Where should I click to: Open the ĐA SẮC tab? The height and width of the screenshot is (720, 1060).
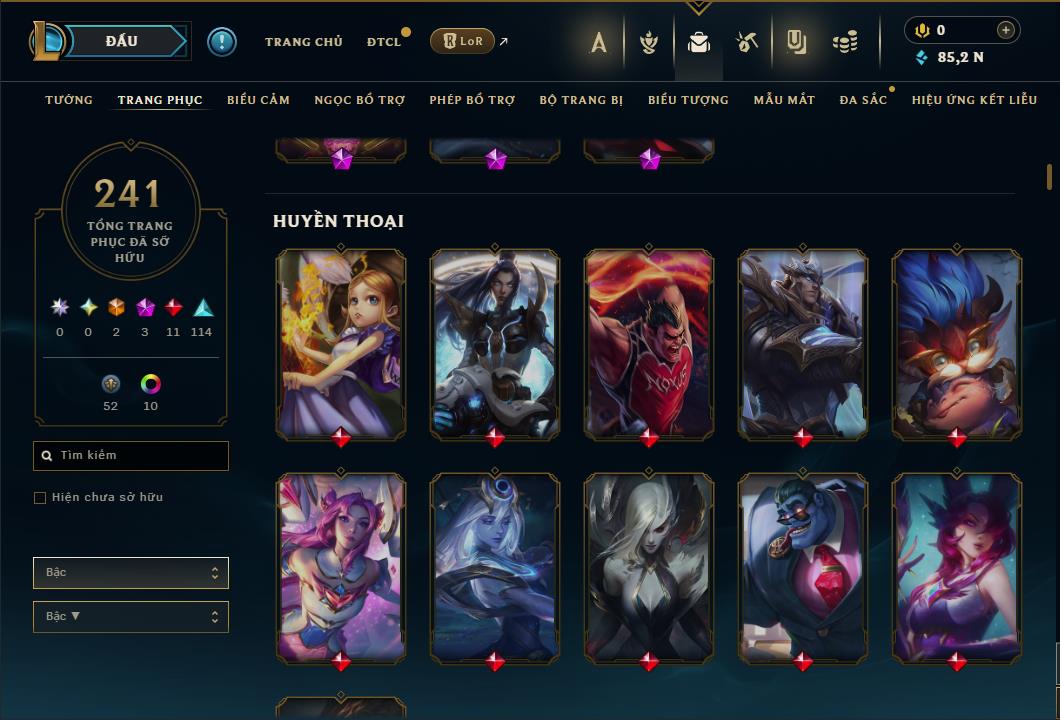[863, 100]
